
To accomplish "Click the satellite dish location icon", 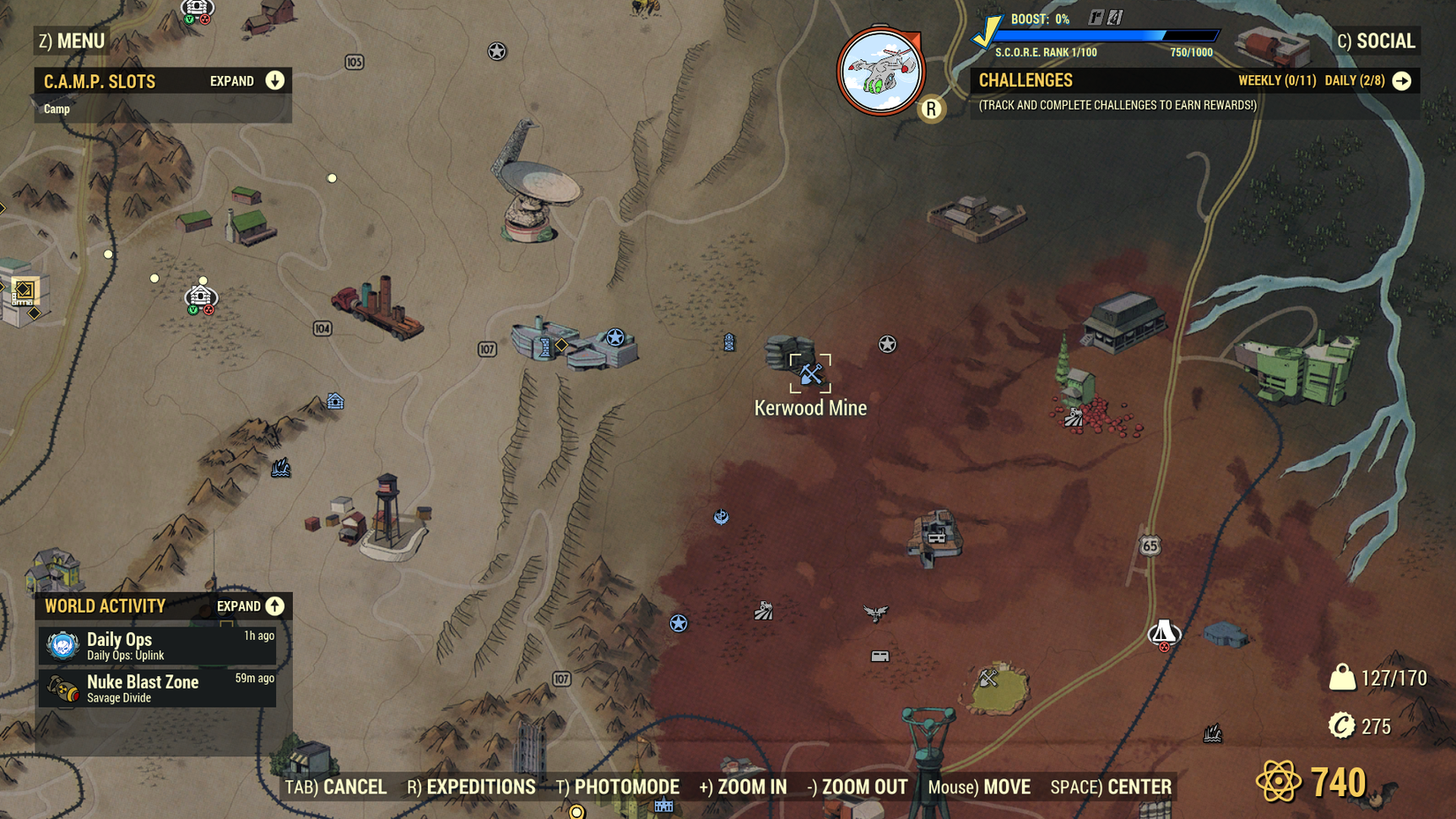I will click(536, 186).
